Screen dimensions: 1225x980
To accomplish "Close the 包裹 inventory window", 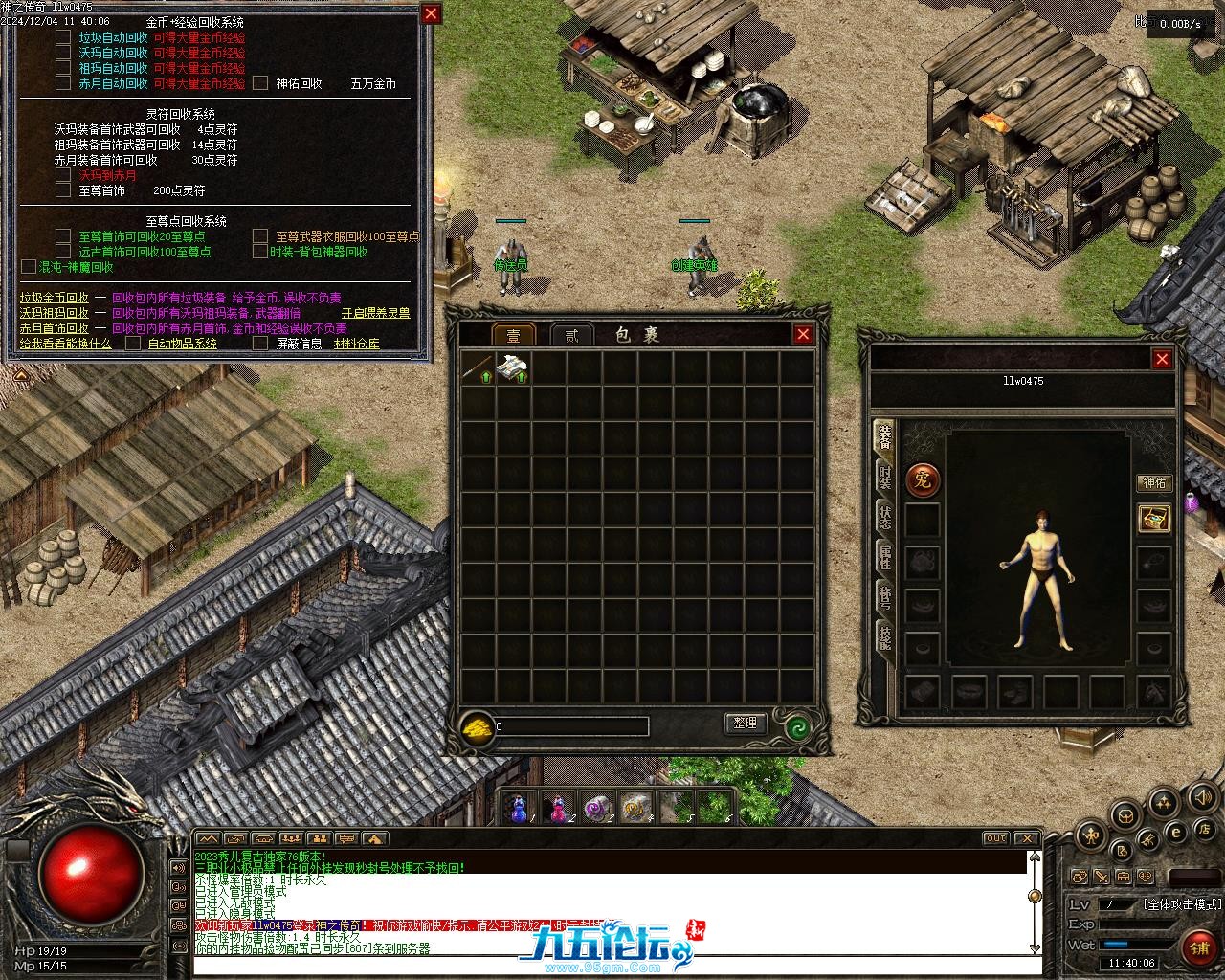I will pos(803,334).
